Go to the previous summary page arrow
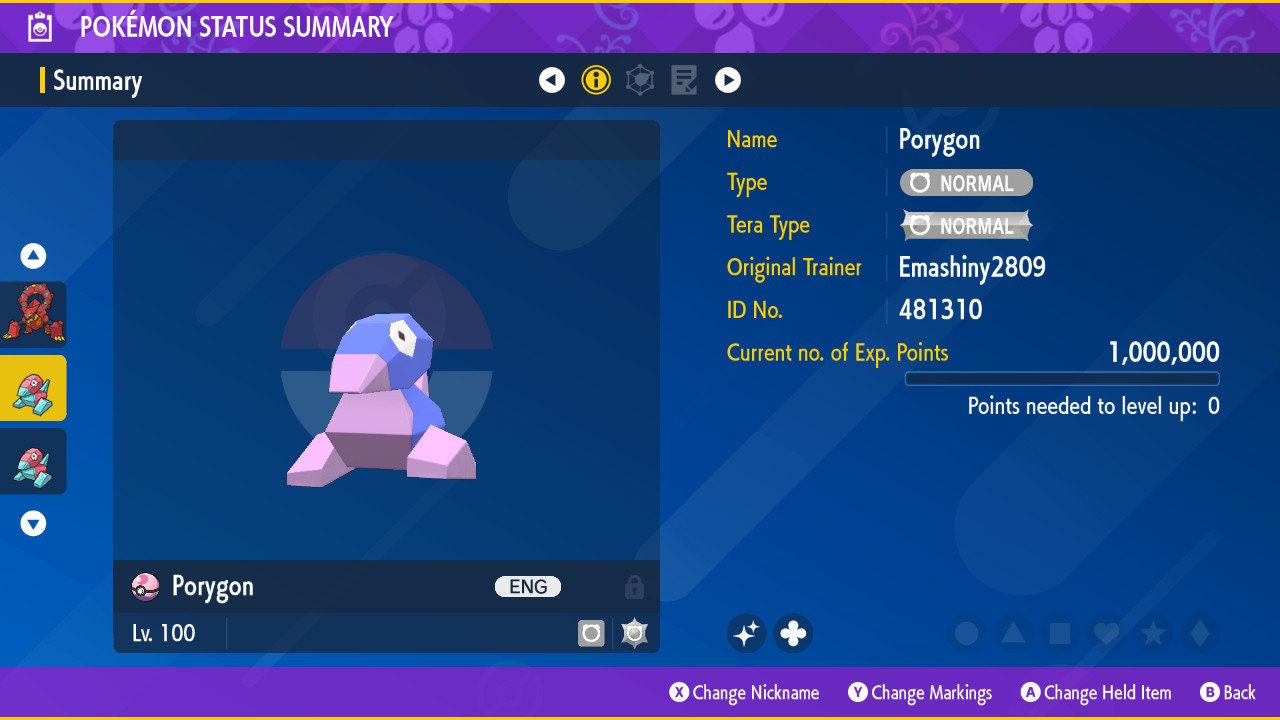Viewport: 1280px width, 720px height. tap(552, 80)
